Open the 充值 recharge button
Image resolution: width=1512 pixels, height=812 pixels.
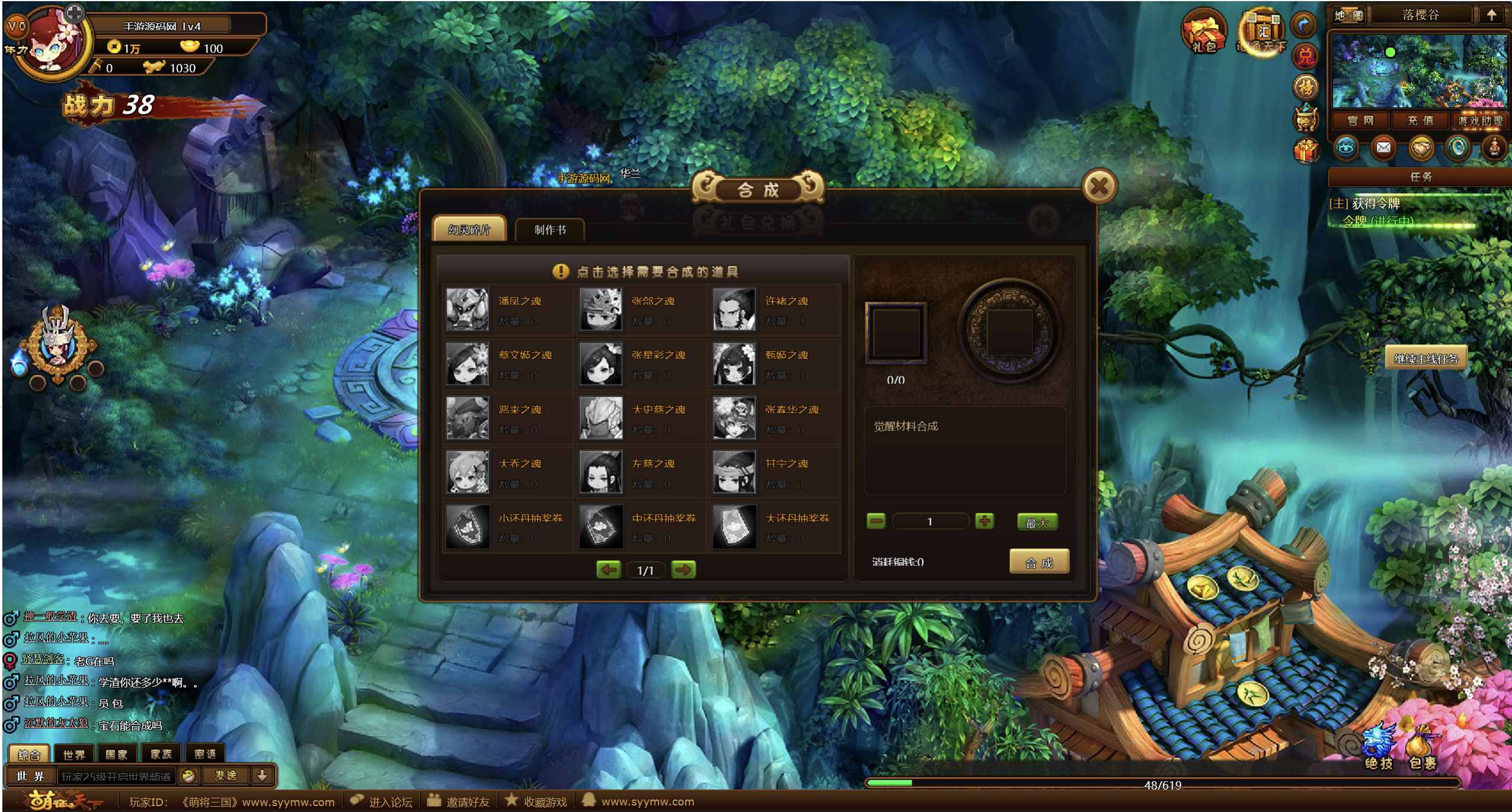click(1420, 121)
